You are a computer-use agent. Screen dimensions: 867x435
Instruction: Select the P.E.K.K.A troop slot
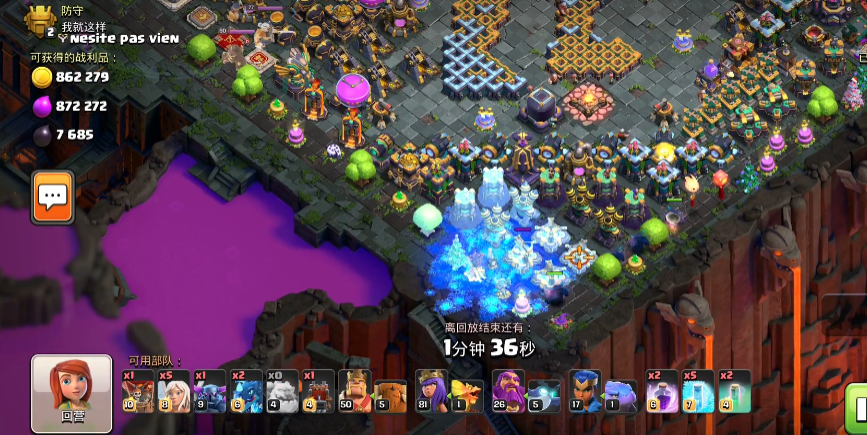point(210,391)
